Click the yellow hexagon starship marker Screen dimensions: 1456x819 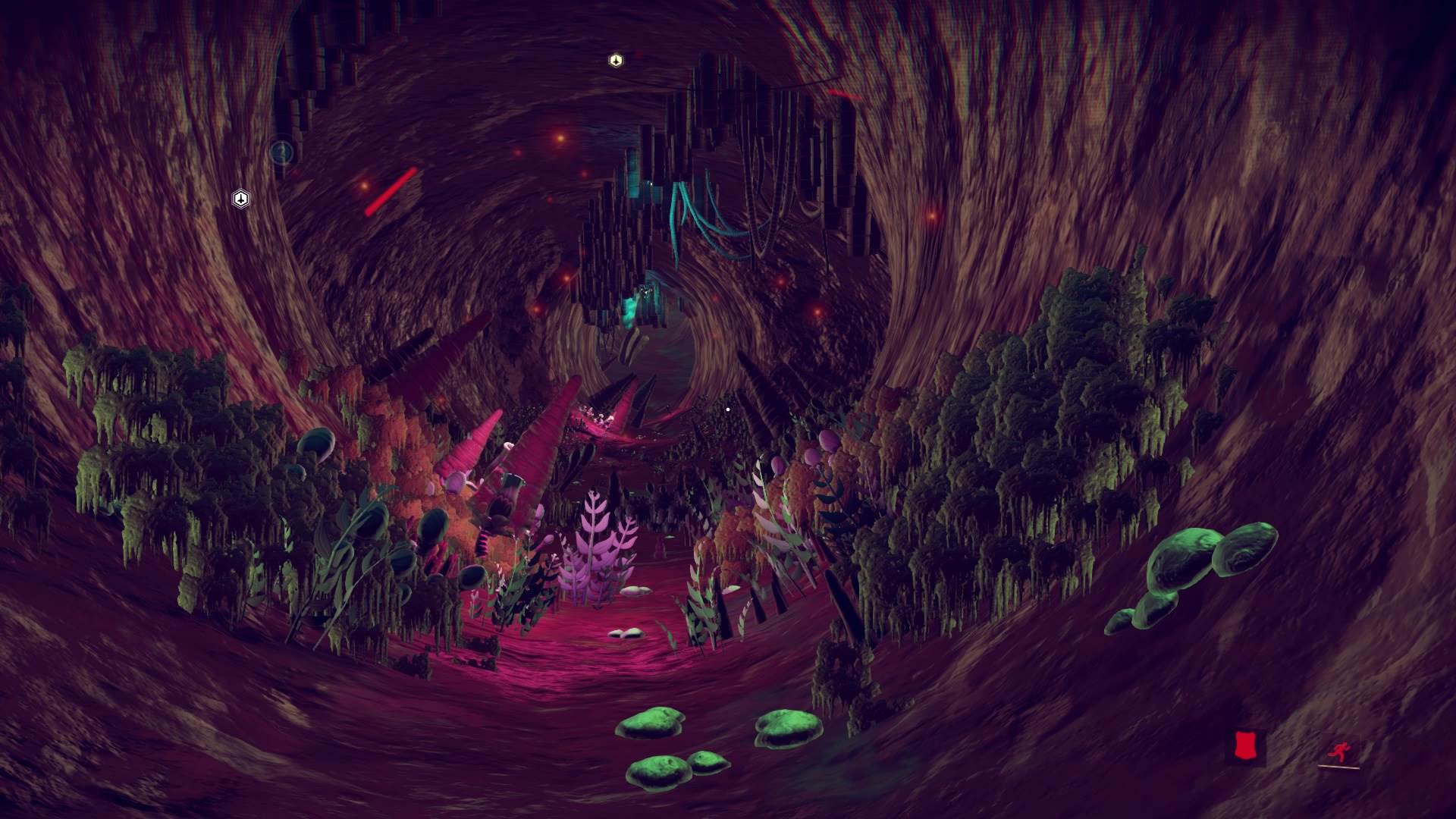coord(616,60)
